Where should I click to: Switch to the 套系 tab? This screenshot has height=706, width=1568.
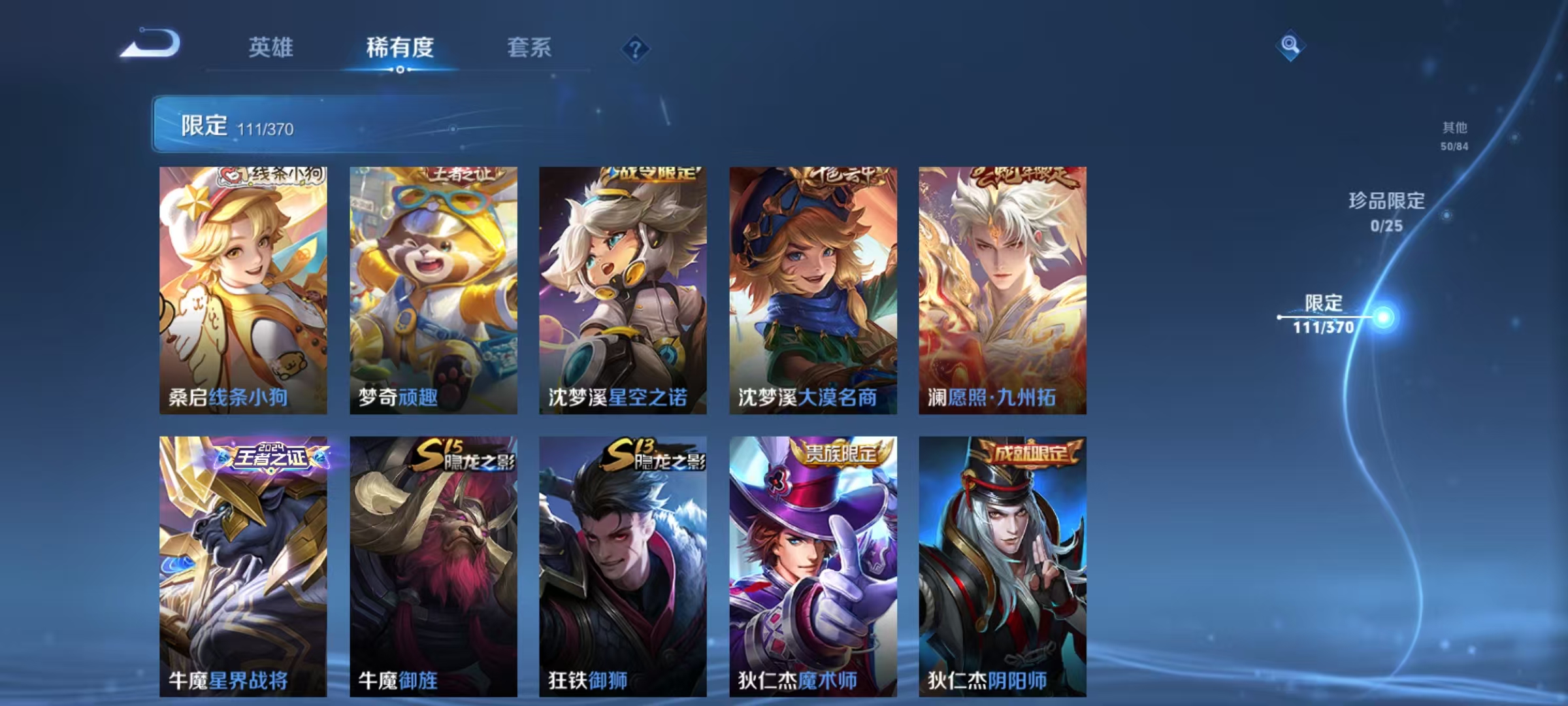coord(529,48)
